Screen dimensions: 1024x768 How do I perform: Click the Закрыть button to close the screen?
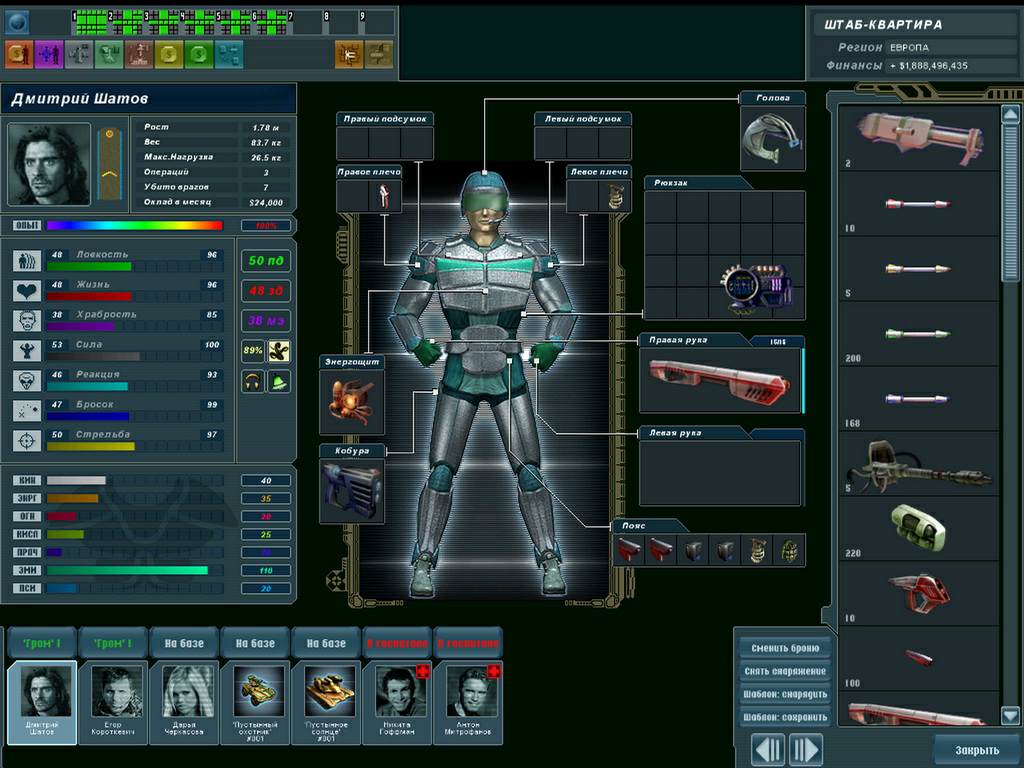(976, 750)
